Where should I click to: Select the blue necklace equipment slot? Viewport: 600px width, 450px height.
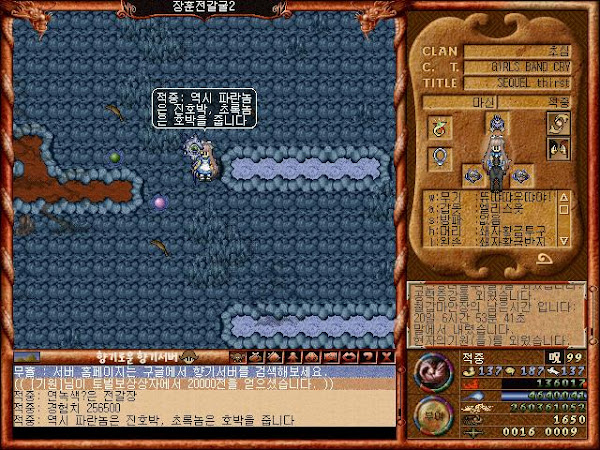tap(438, 157)
